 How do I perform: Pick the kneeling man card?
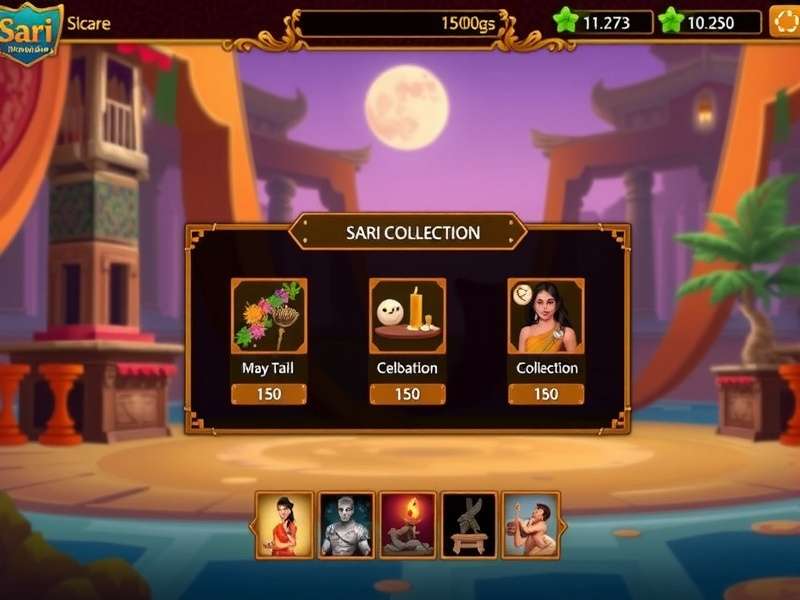point(530,524)
